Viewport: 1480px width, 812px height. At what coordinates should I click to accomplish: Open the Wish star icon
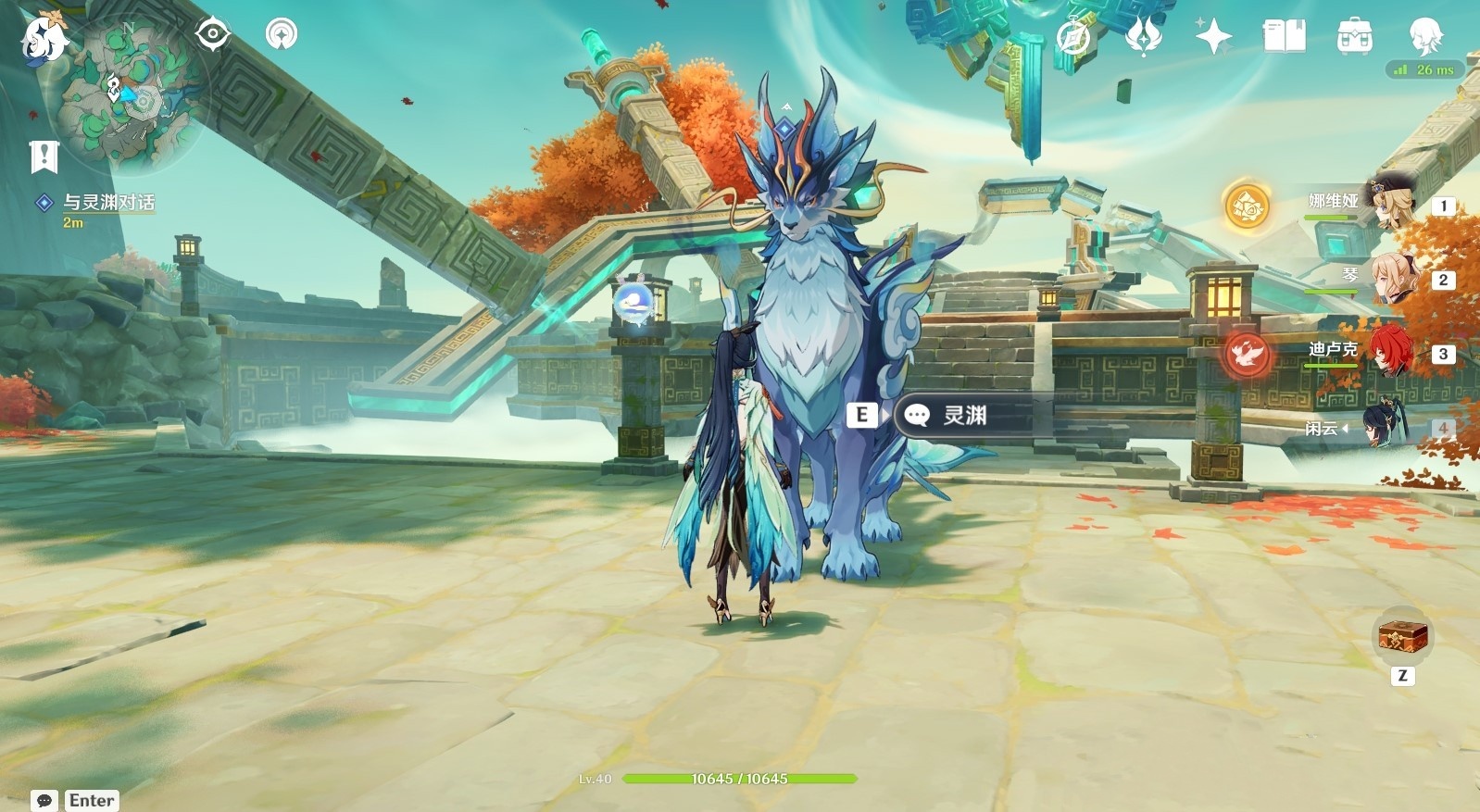[x=1212, y=37]
